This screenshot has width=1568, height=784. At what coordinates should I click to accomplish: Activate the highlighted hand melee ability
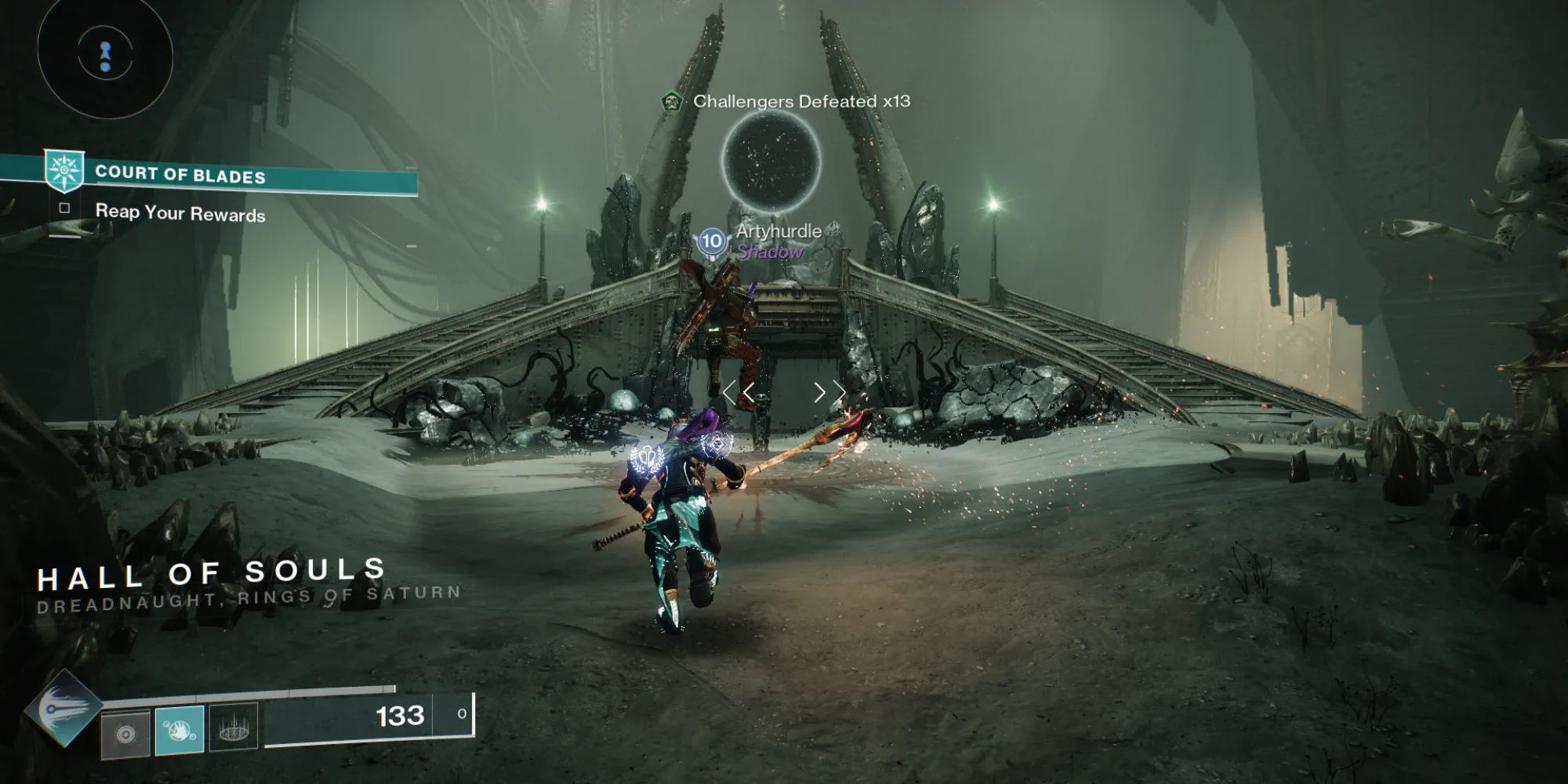(x=180, y=730)
